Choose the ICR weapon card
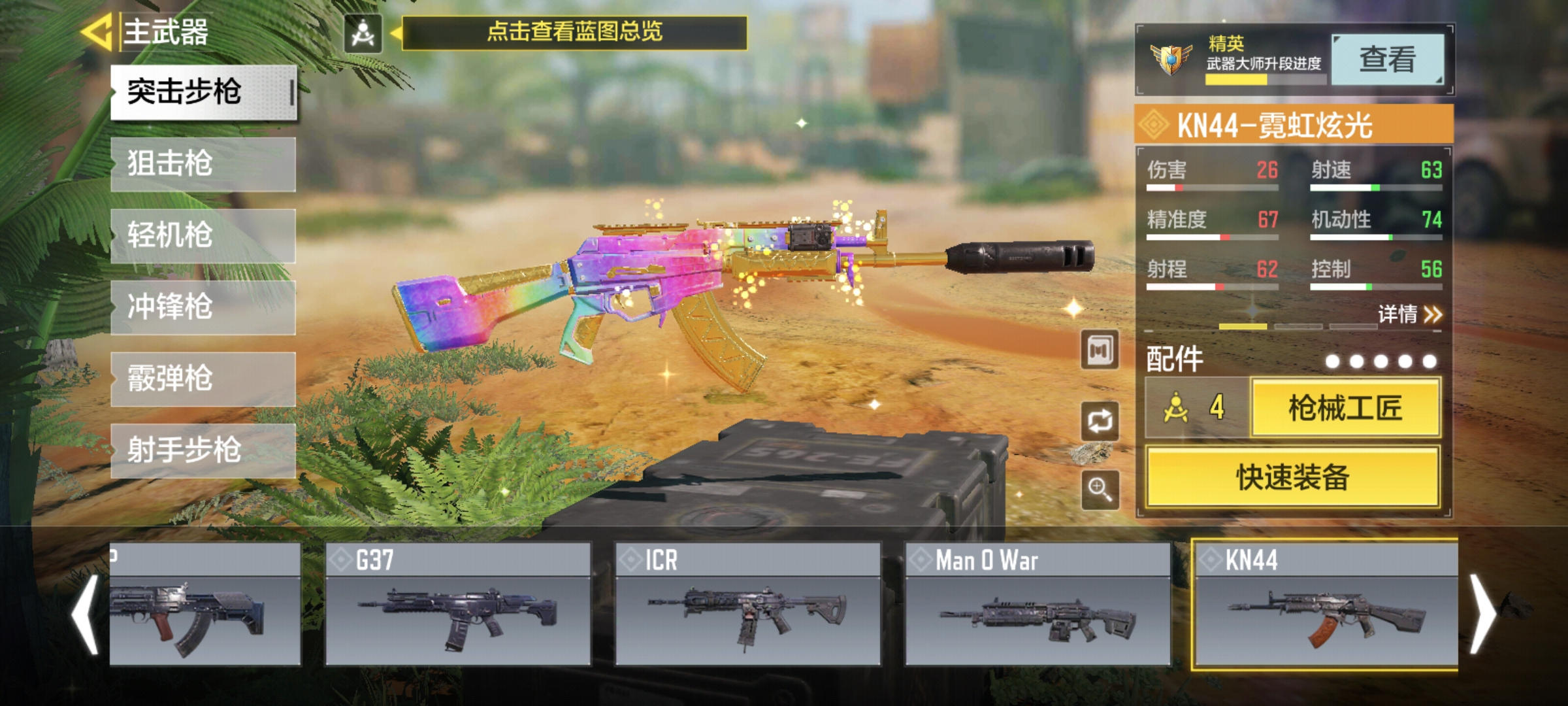1568x706 pixels. coord(748,603)
